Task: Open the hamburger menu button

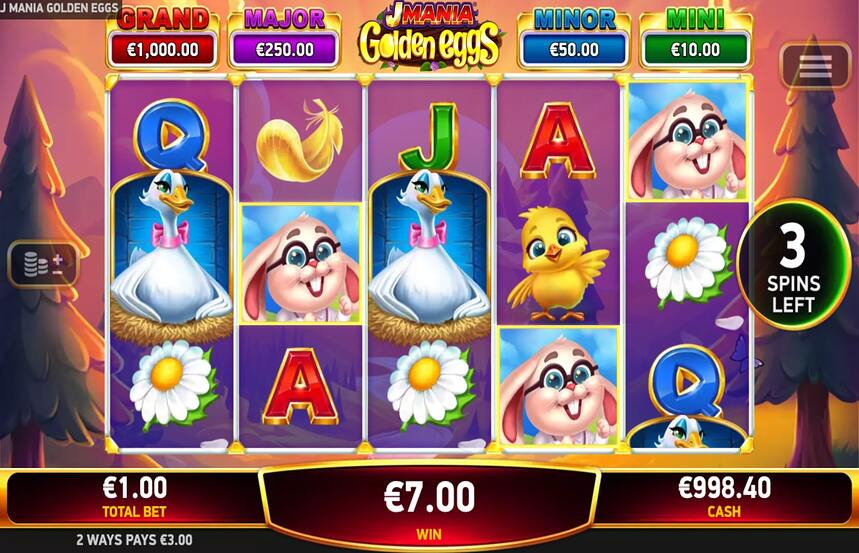Action: (x=815, y=66)
